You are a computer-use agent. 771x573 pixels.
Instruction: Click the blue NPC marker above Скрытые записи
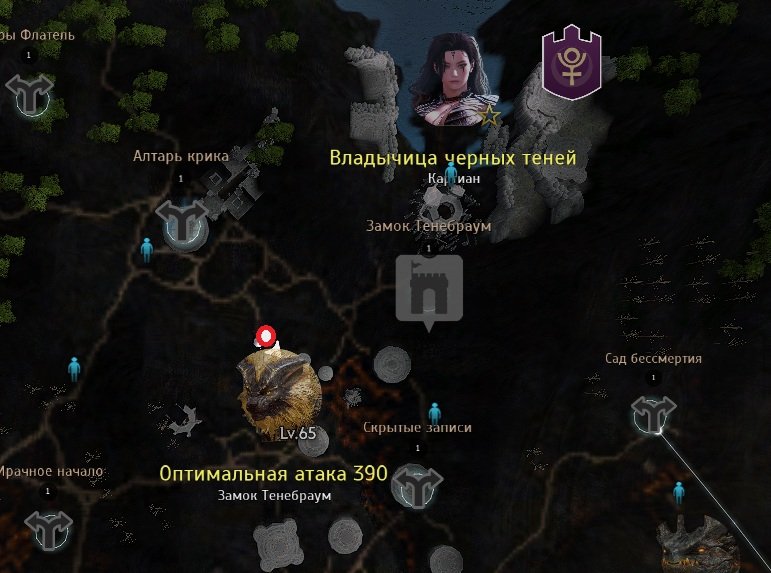pos(434,412)
